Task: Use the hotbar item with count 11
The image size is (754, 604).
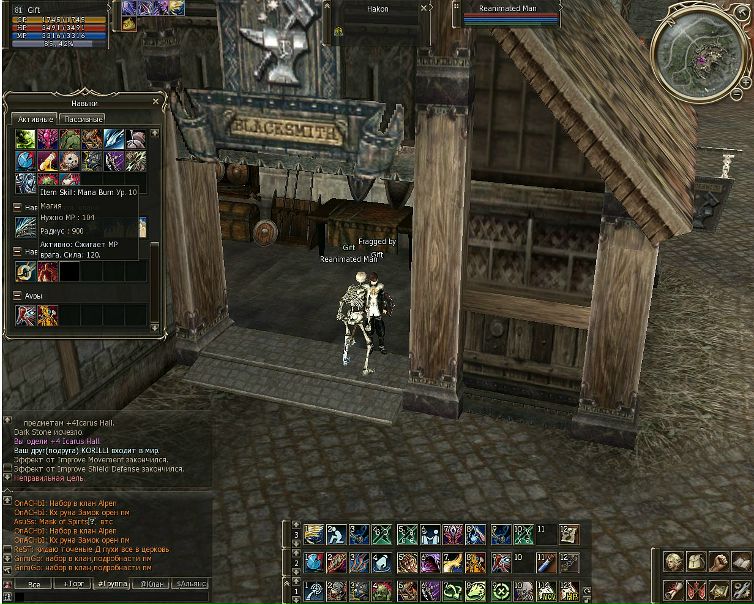Action: (544, 535)
